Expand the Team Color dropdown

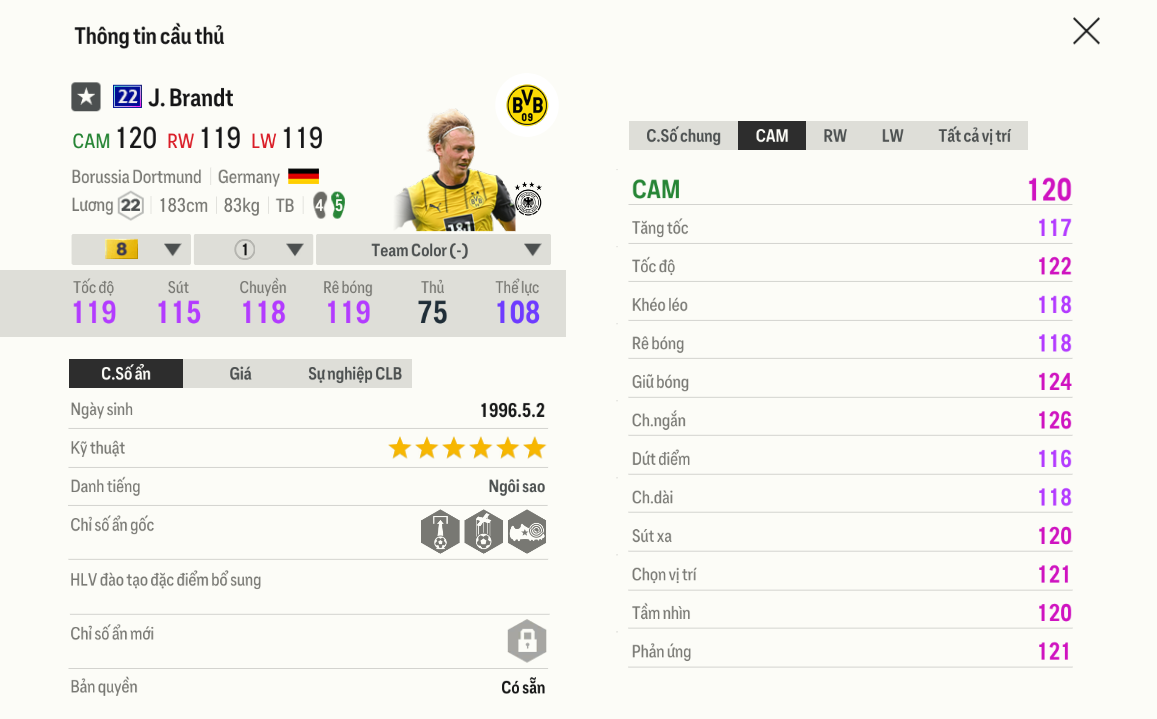coord(432,250)
